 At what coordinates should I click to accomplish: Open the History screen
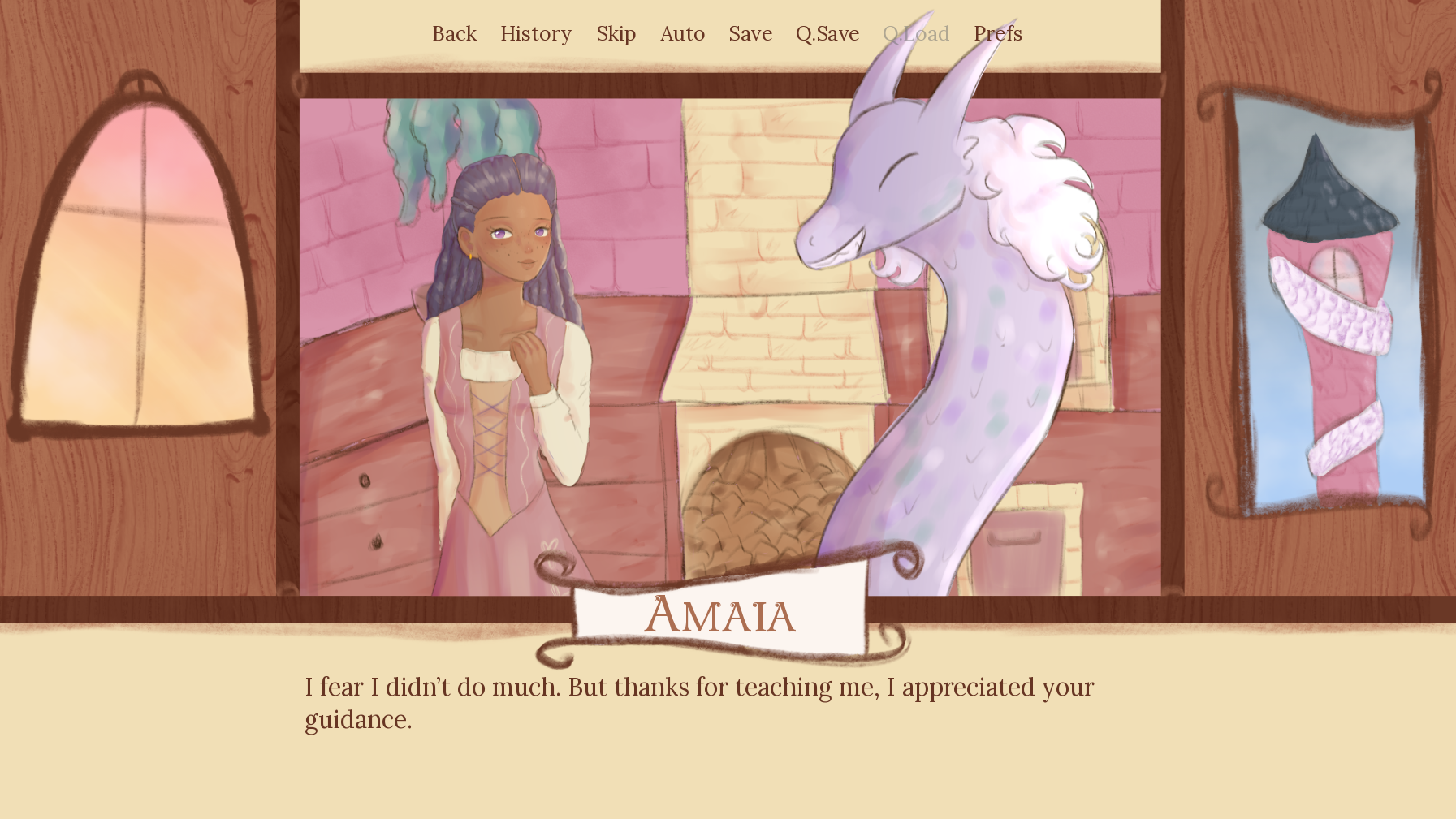536,33
